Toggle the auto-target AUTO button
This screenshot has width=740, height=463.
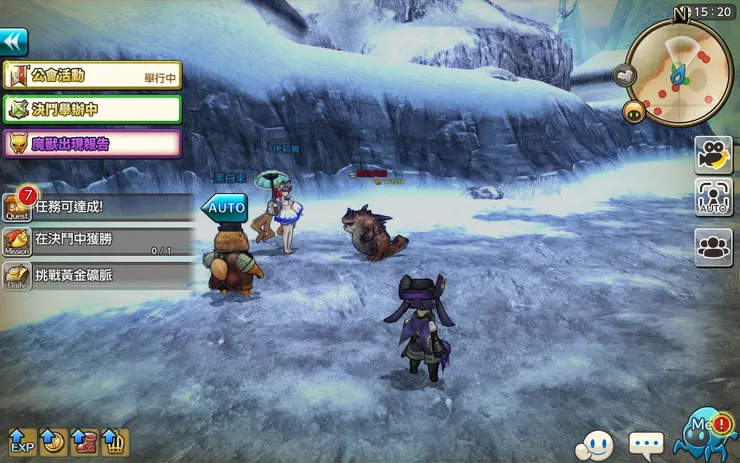point(713,198)
